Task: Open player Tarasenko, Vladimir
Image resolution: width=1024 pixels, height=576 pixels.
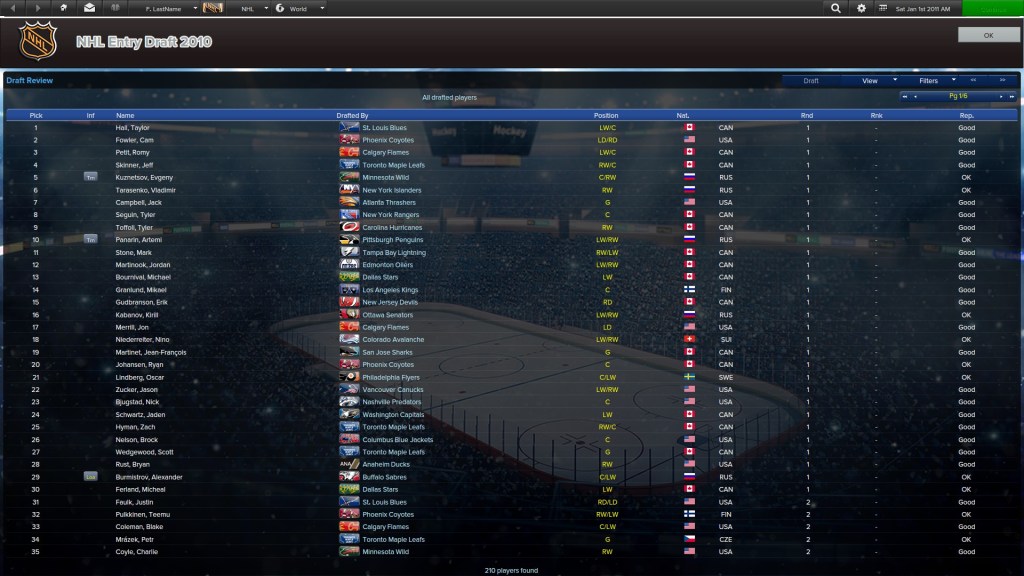Action: point(142,190)
